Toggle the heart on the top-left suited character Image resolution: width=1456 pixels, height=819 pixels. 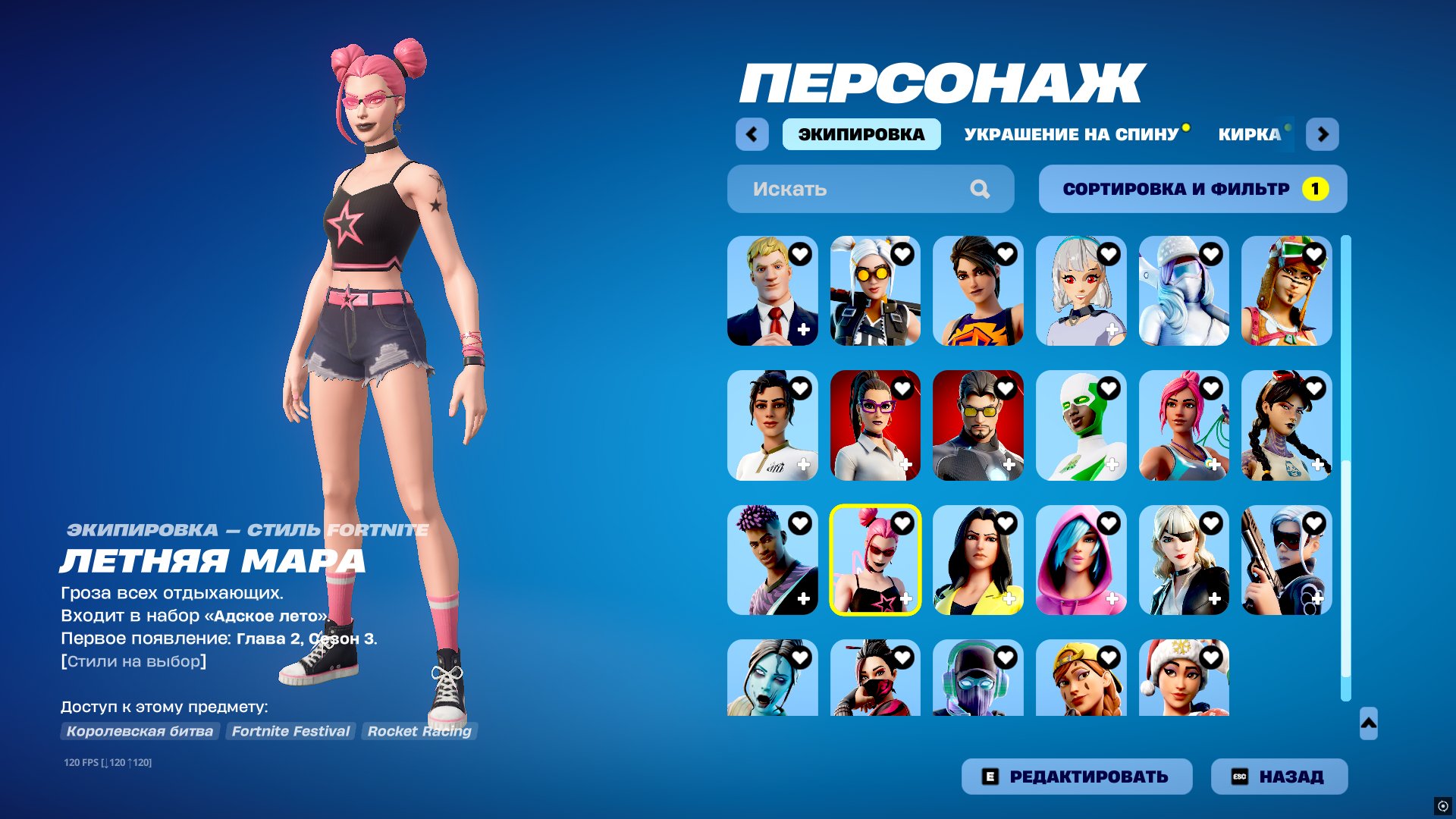point(800,255)
